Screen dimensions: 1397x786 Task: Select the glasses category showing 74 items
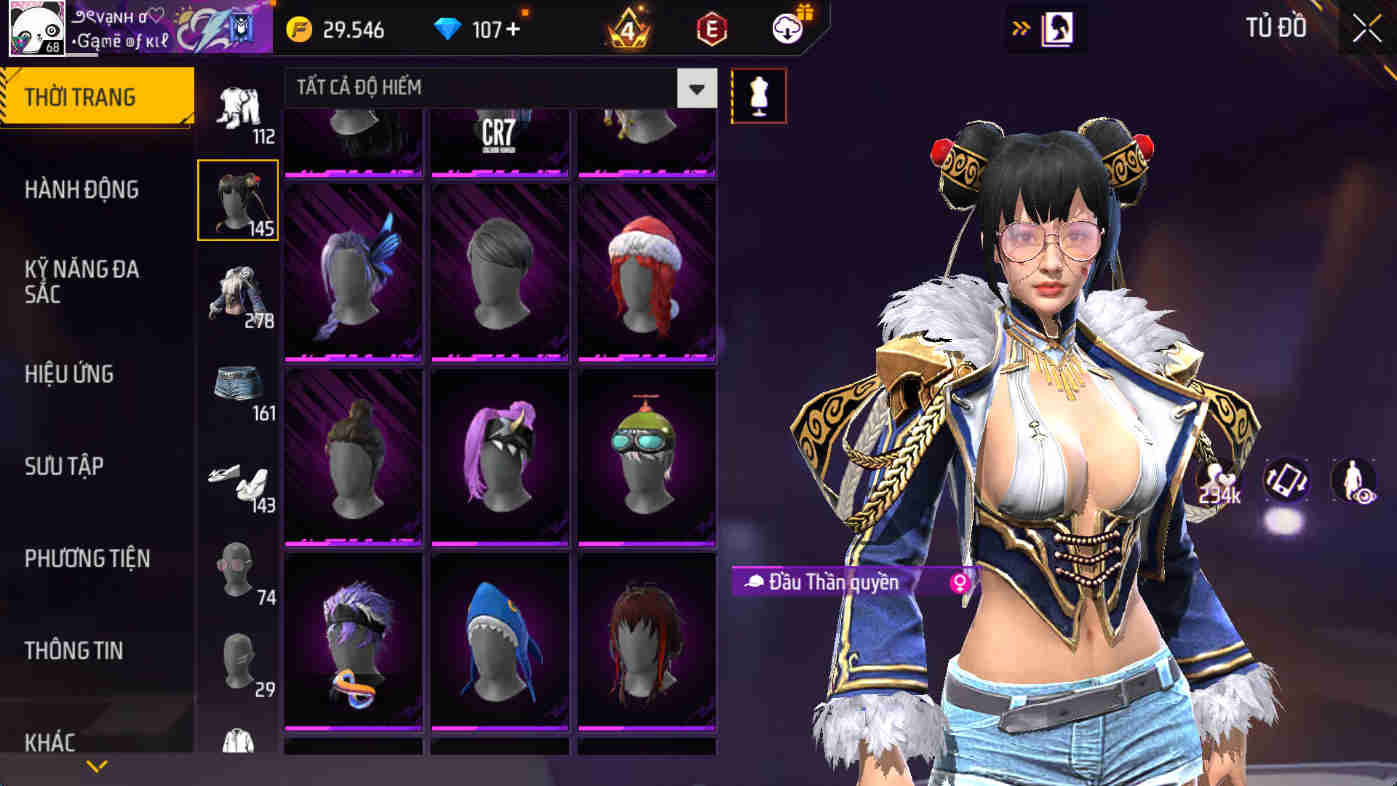[237, 565]
